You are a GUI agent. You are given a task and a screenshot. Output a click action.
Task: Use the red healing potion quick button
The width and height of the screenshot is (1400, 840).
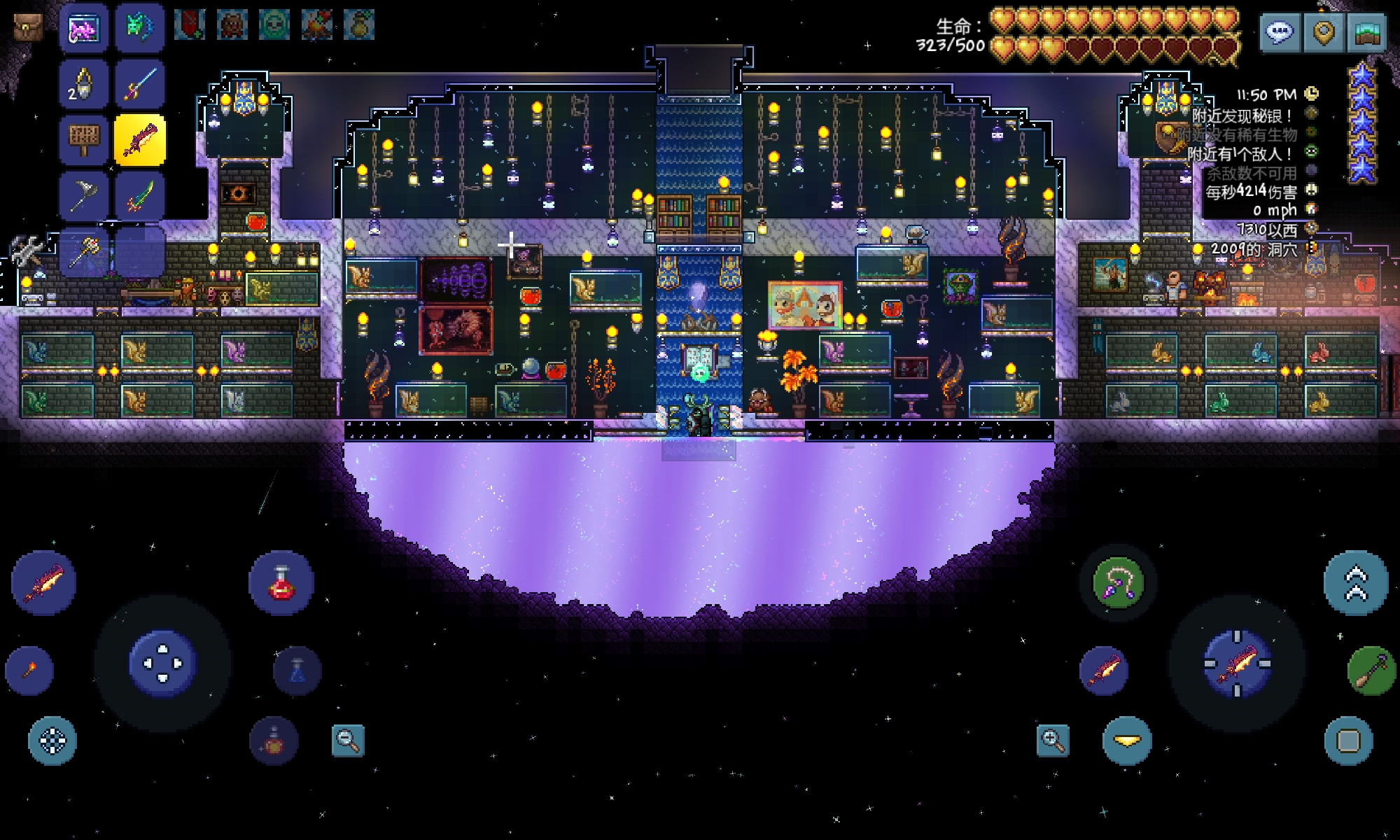(281, 582)
